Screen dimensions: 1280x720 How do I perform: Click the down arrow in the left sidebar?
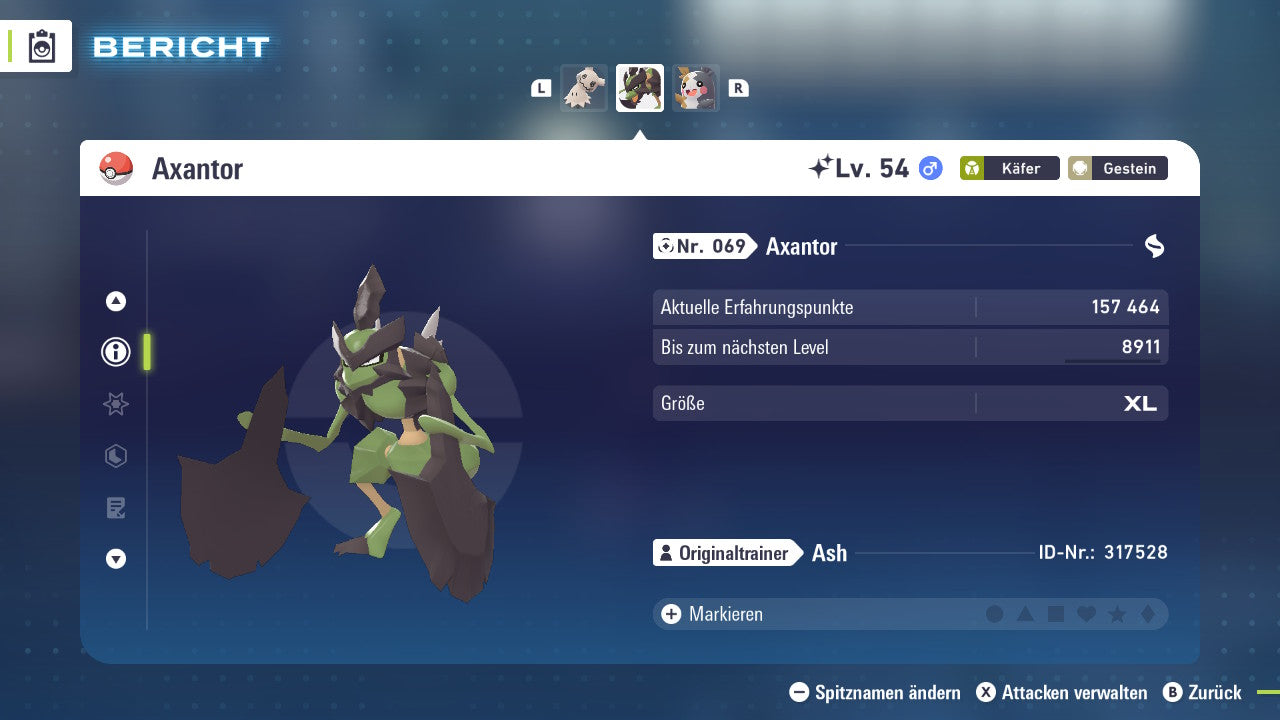point(115,559)
